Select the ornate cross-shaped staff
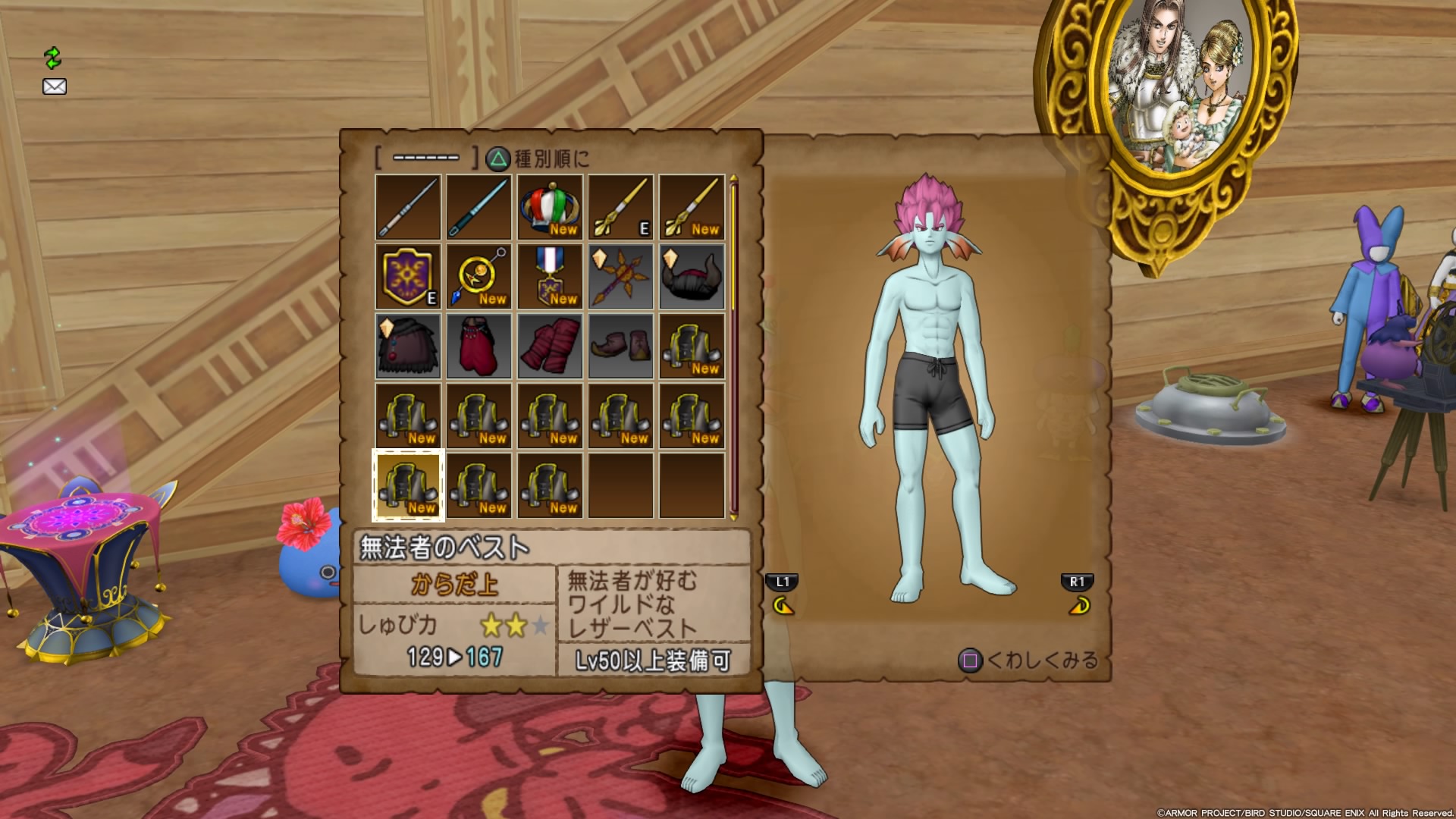Screen dimensions: 1456x819 tap(620, 277)
